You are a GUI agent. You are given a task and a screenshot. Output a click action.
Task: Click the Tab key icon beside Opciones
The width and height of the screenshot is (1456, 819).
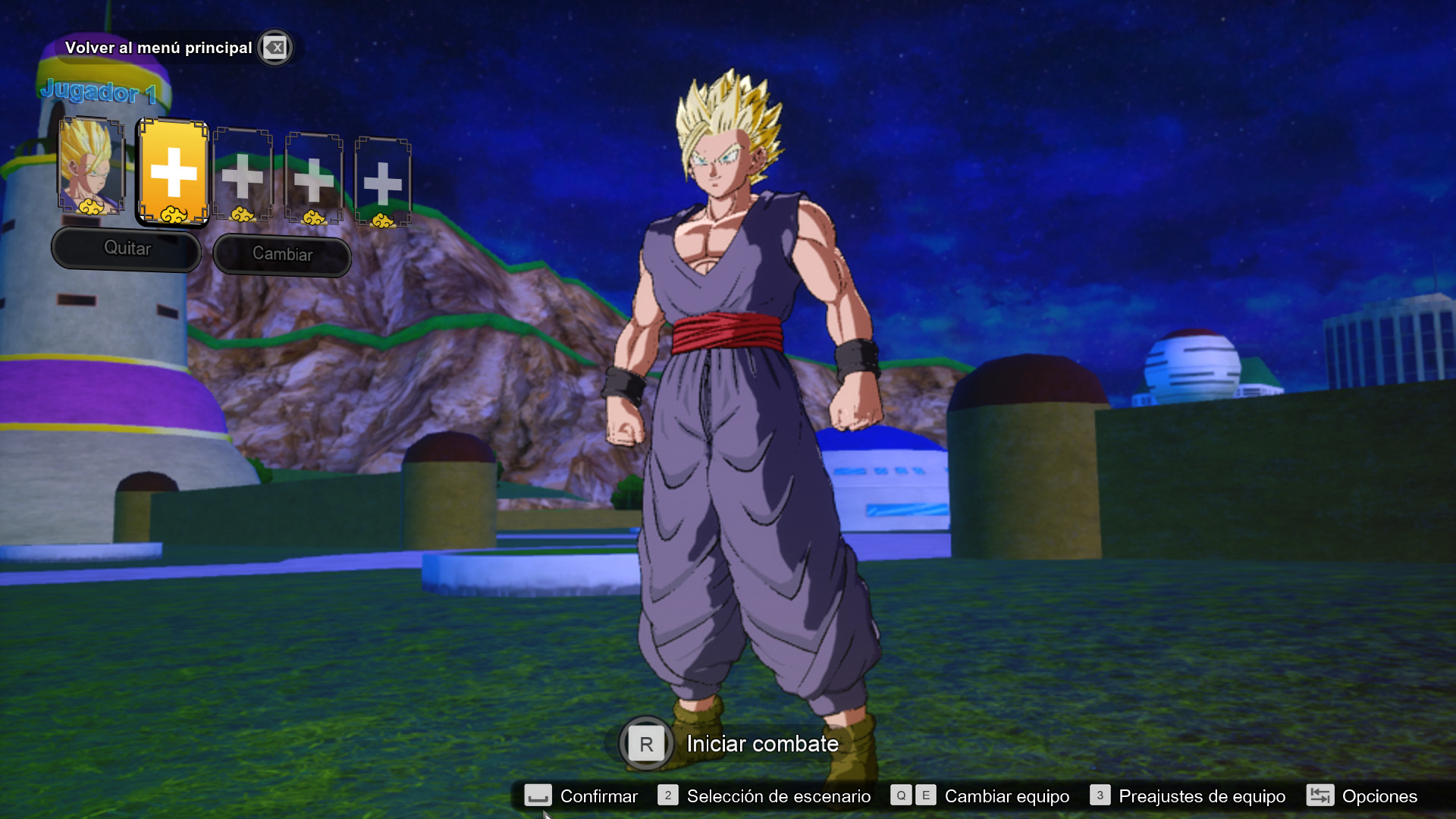(x=1319, y=796)
